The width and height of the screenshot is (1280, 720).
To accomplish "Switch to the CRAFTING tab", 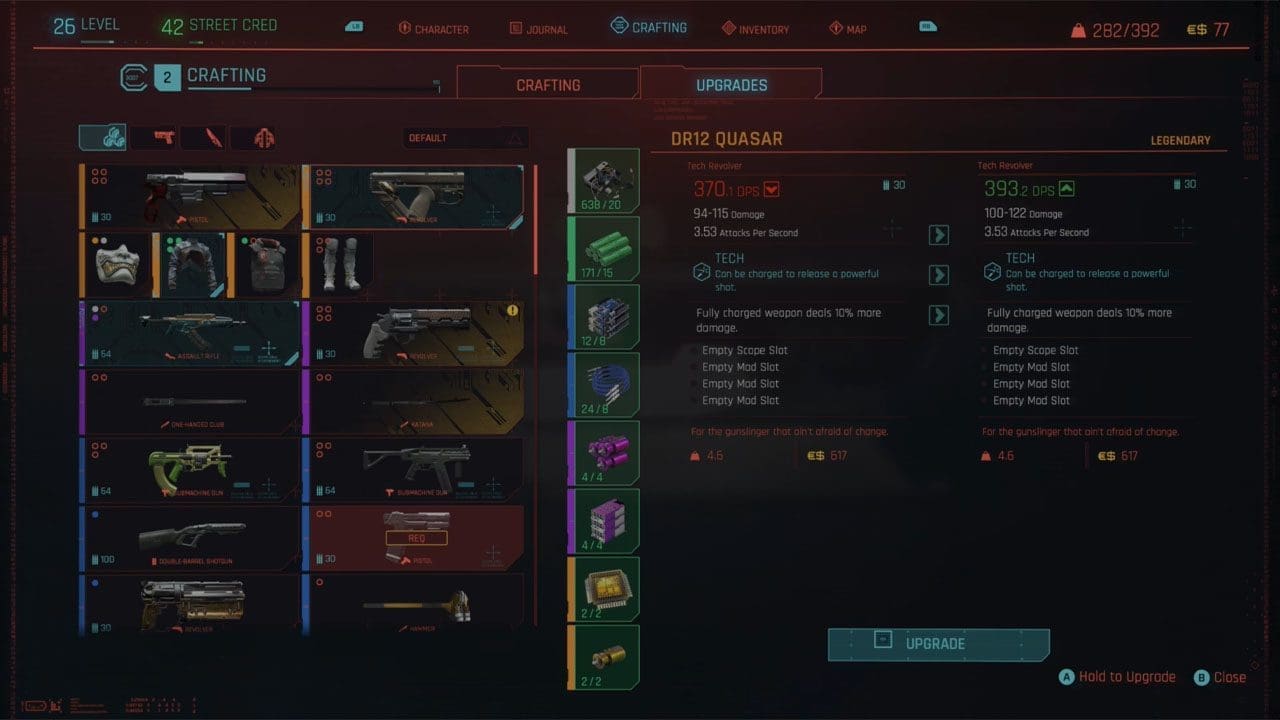I will click(548, 84).
